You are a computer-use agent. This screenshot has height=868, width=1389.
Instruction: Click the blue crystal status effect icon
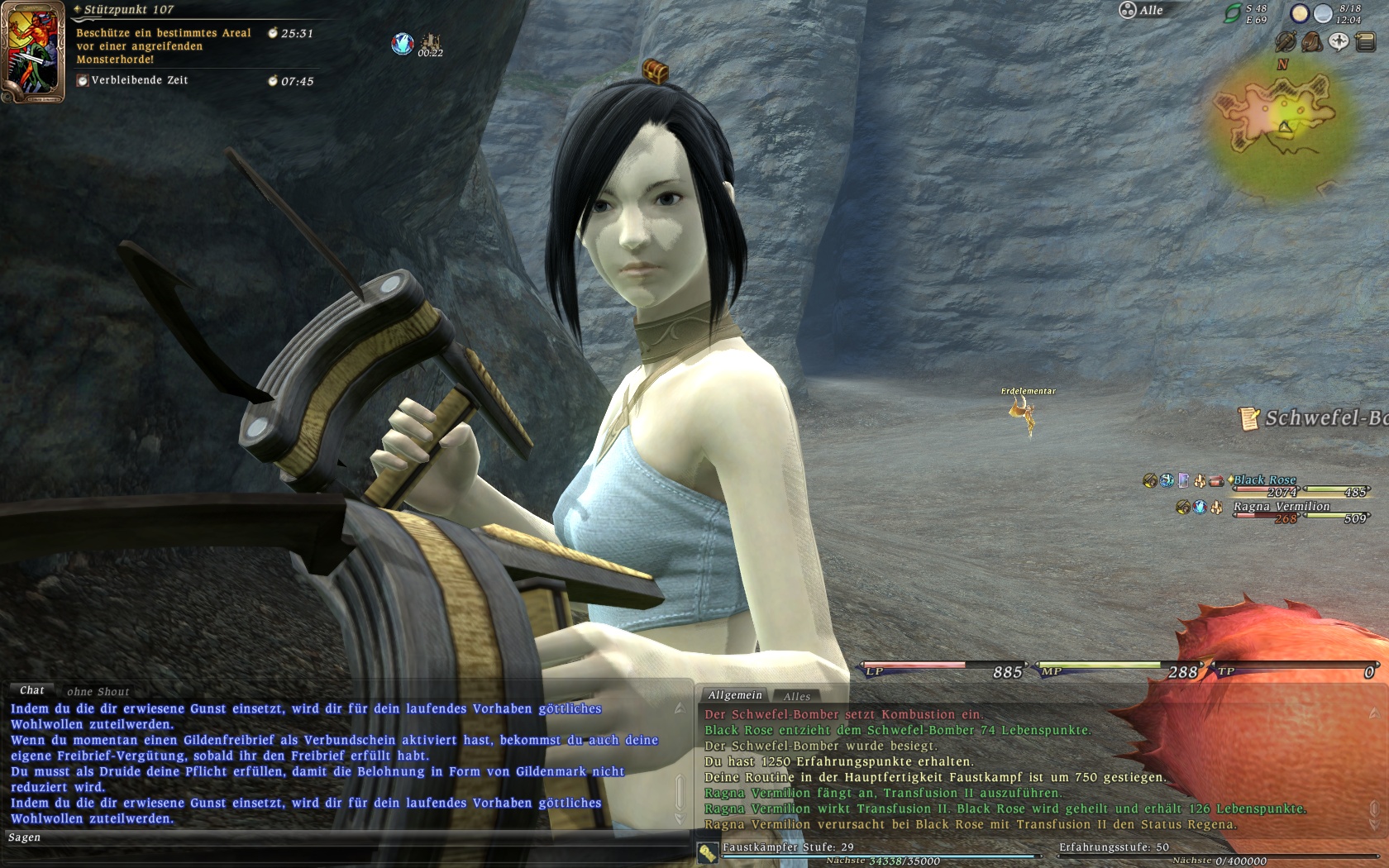[x=403, y=44]
